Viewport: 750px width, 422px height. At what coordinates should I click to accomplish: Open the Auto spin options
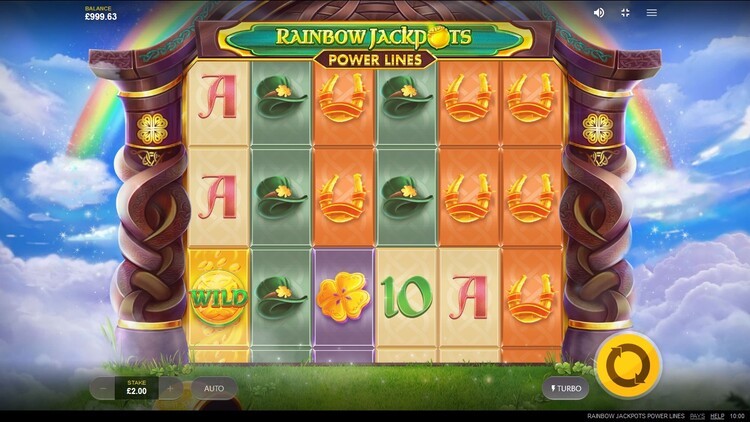[x=214, y=388]
